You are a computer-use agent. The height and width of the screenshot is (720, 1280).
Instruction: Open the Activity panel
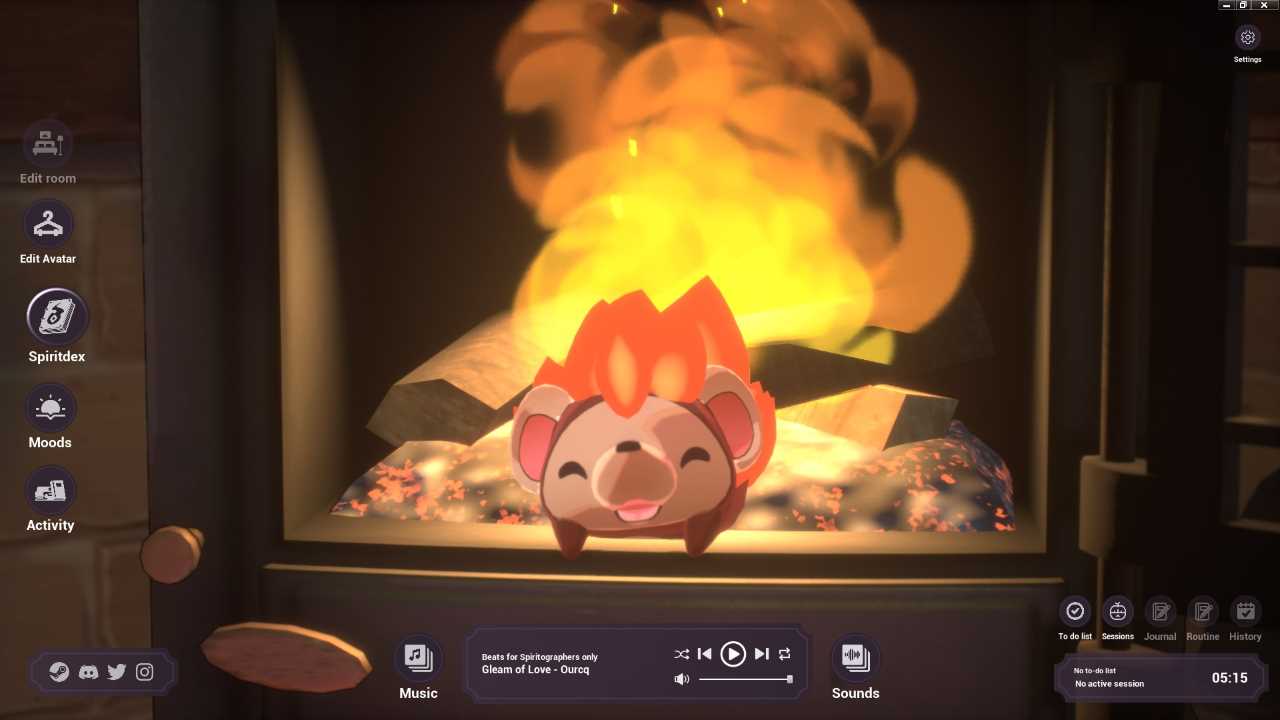50,491
